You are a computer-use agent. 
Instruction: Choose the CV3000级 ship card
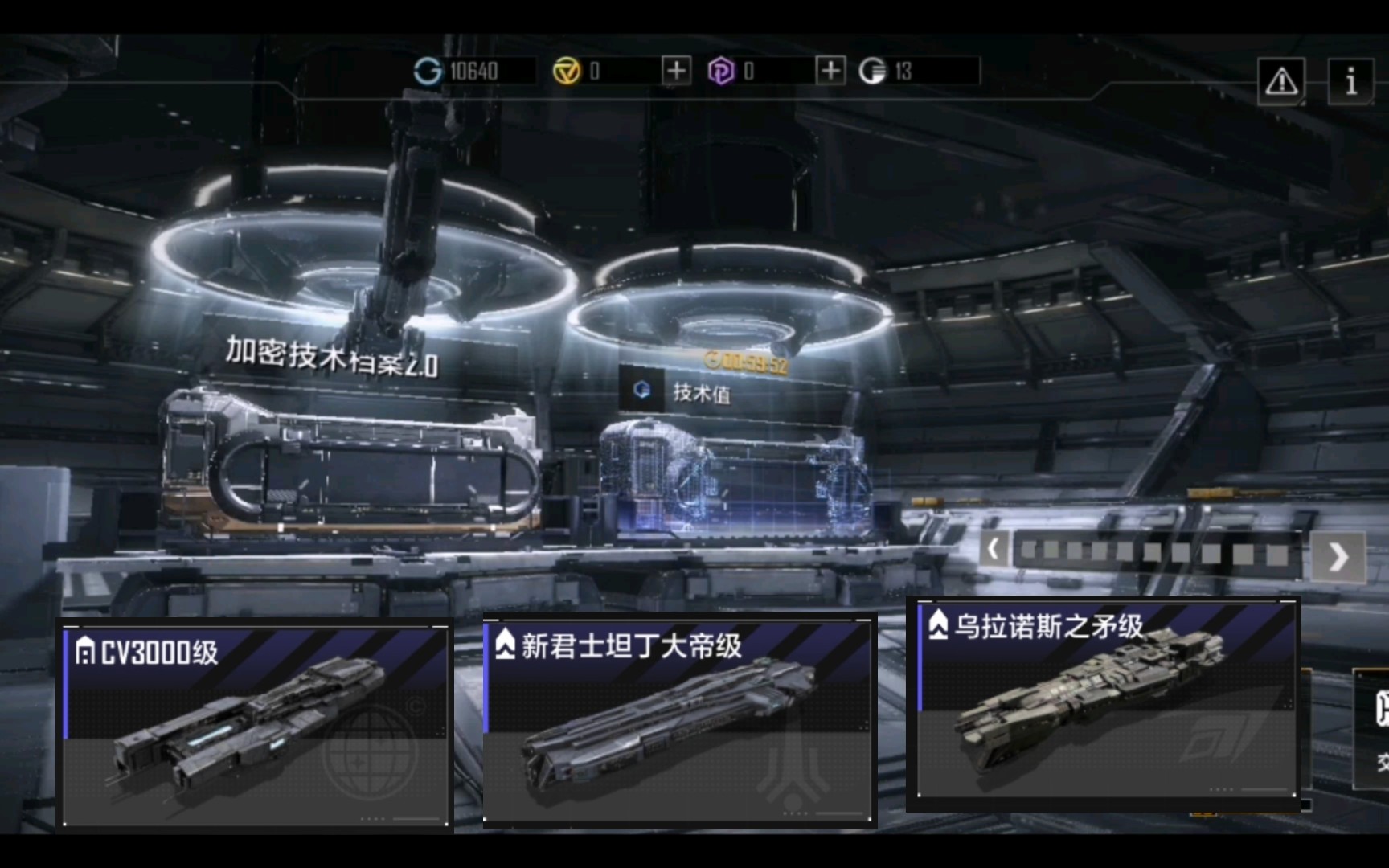point(256,726)
